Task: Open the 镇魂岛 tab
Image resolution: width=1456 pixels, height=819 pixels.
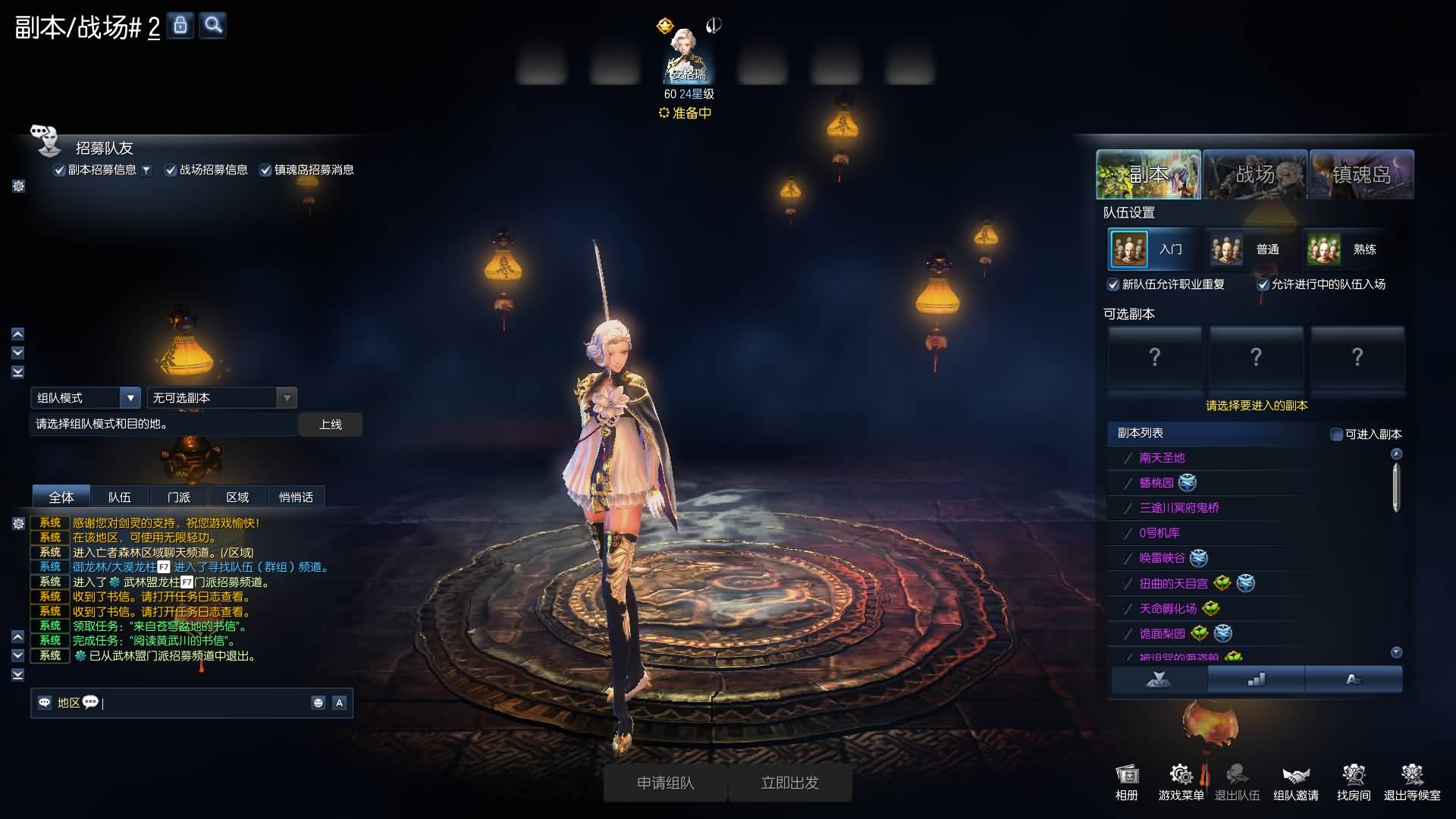Action: tap(1361, 174)
